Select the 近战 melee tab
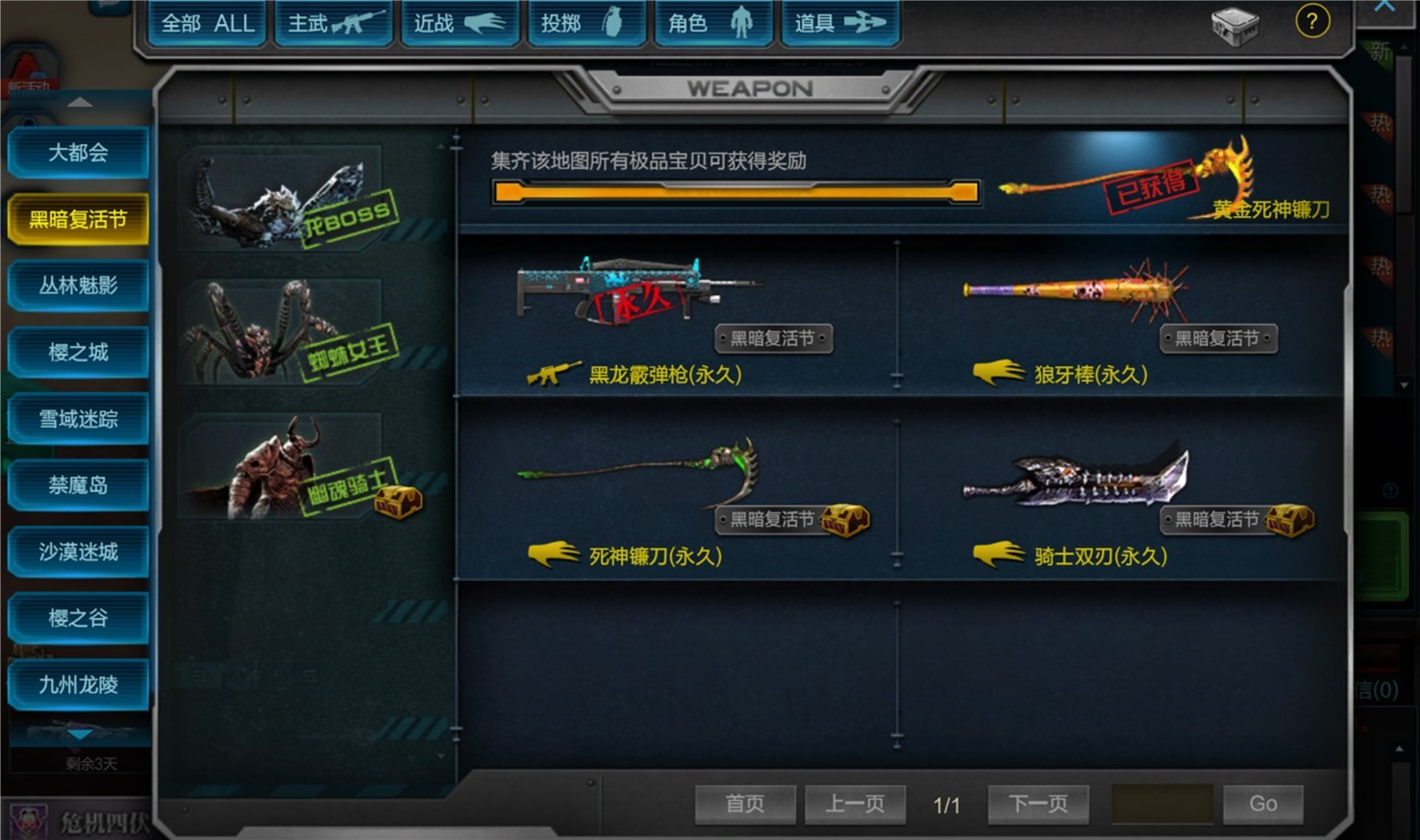1420x840 pixels. 460,23
